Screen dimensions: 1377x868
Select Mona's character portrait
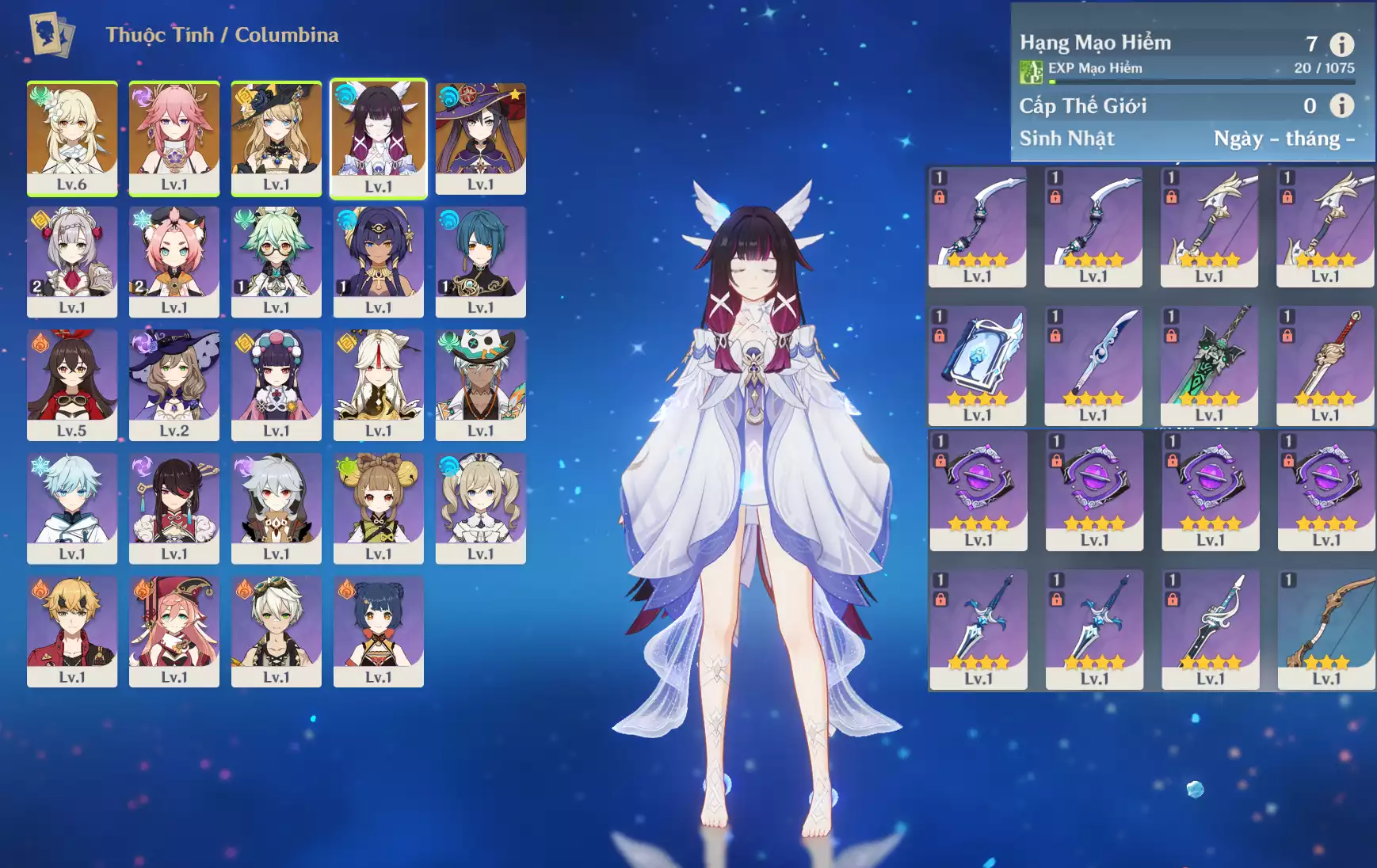click(x=481, y=137)
